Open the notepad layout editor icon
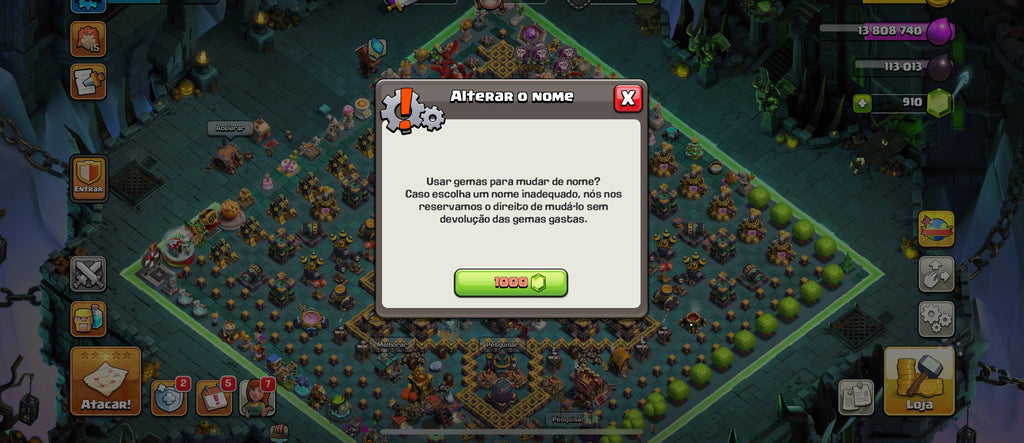This screenshot has width=1024, height=443. (856, 396)
